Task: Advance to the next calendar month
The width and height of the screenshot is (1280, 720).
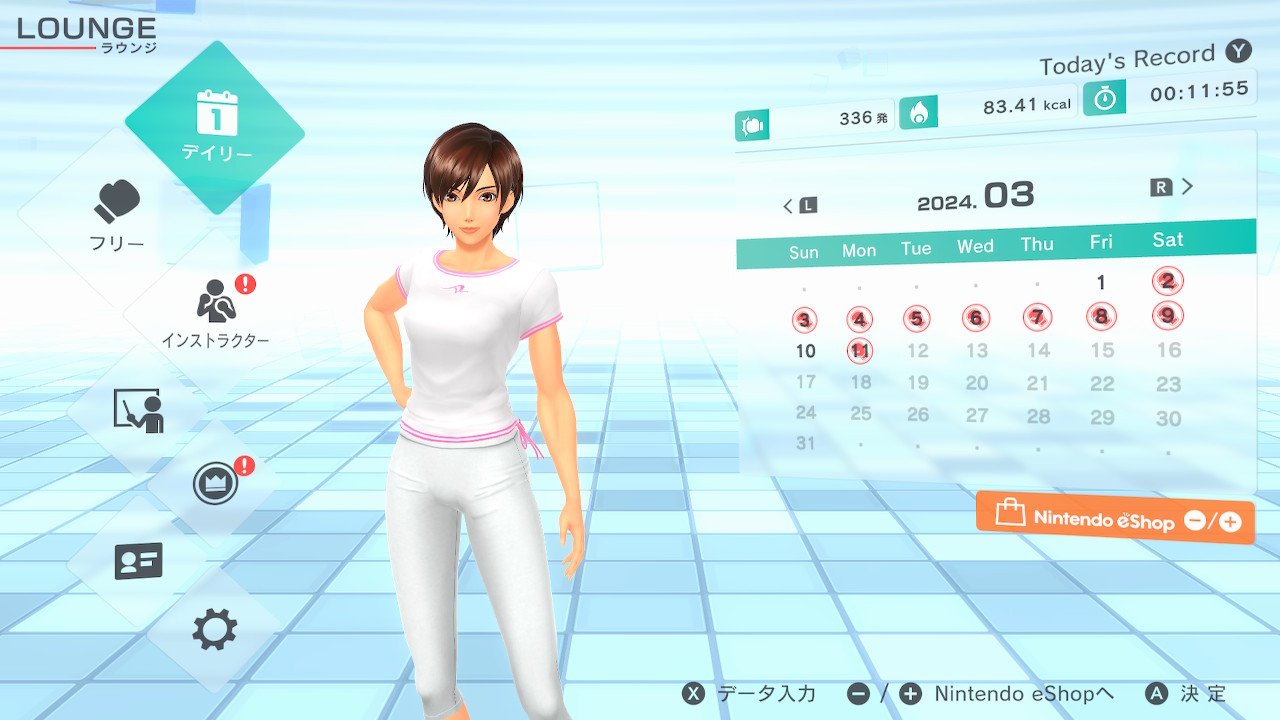Action: (x=1174, y=187)
